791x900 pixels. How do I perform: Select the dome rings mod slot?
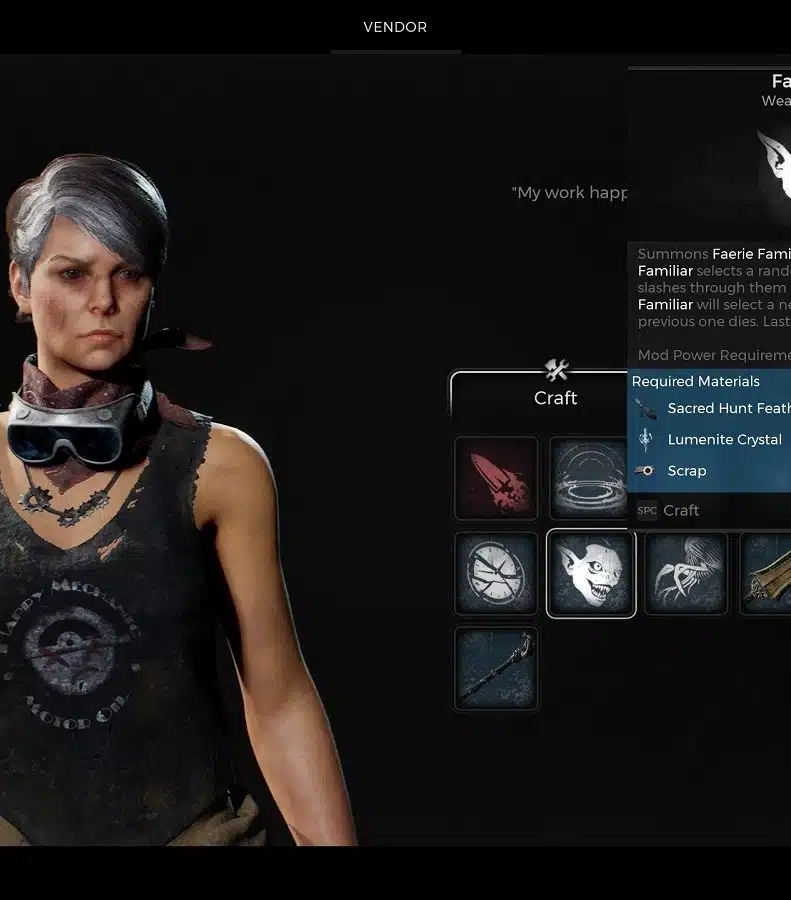coord(590,478)
